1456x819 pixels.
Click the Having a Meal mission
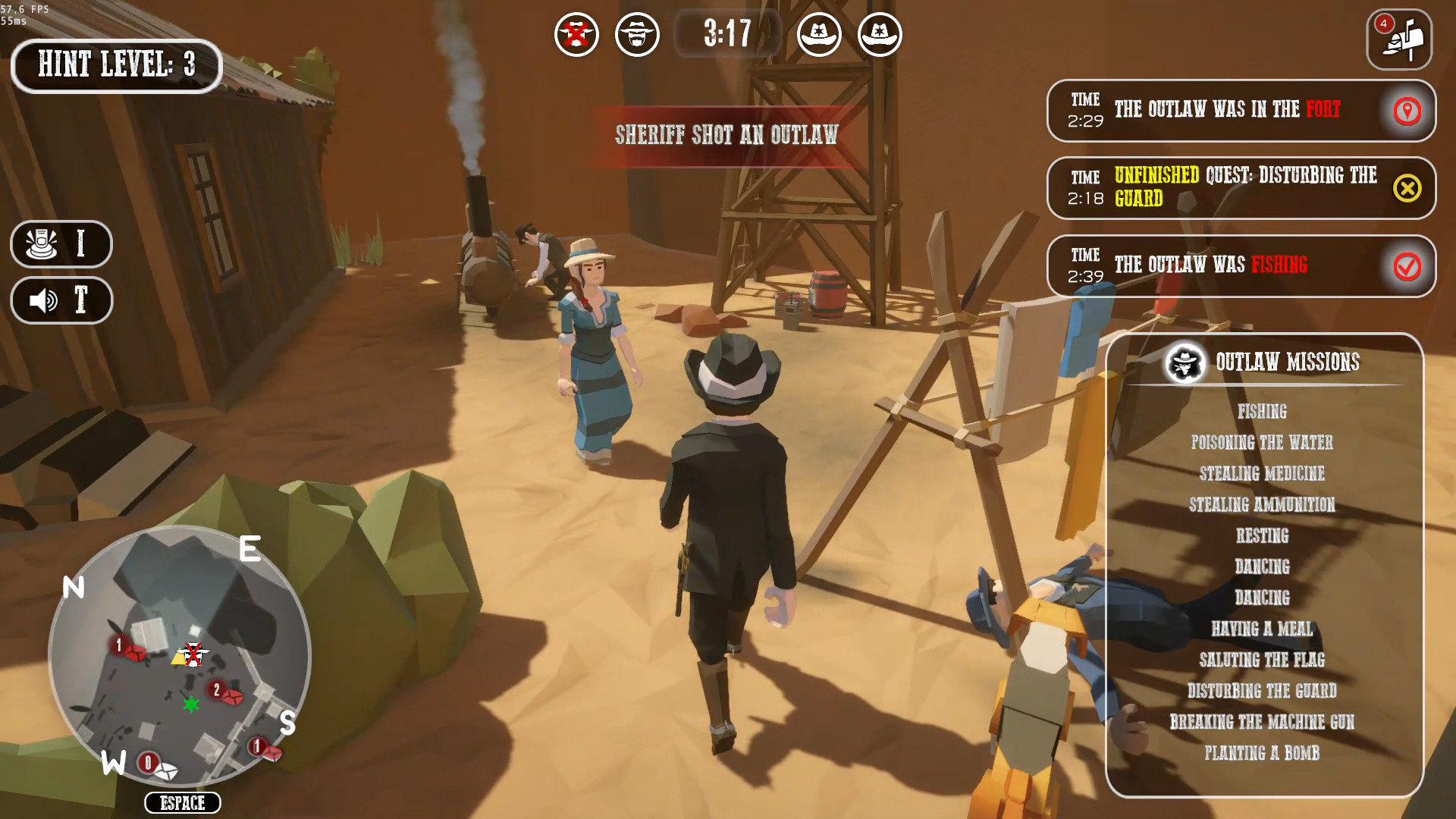click(x=1262, y=629)
